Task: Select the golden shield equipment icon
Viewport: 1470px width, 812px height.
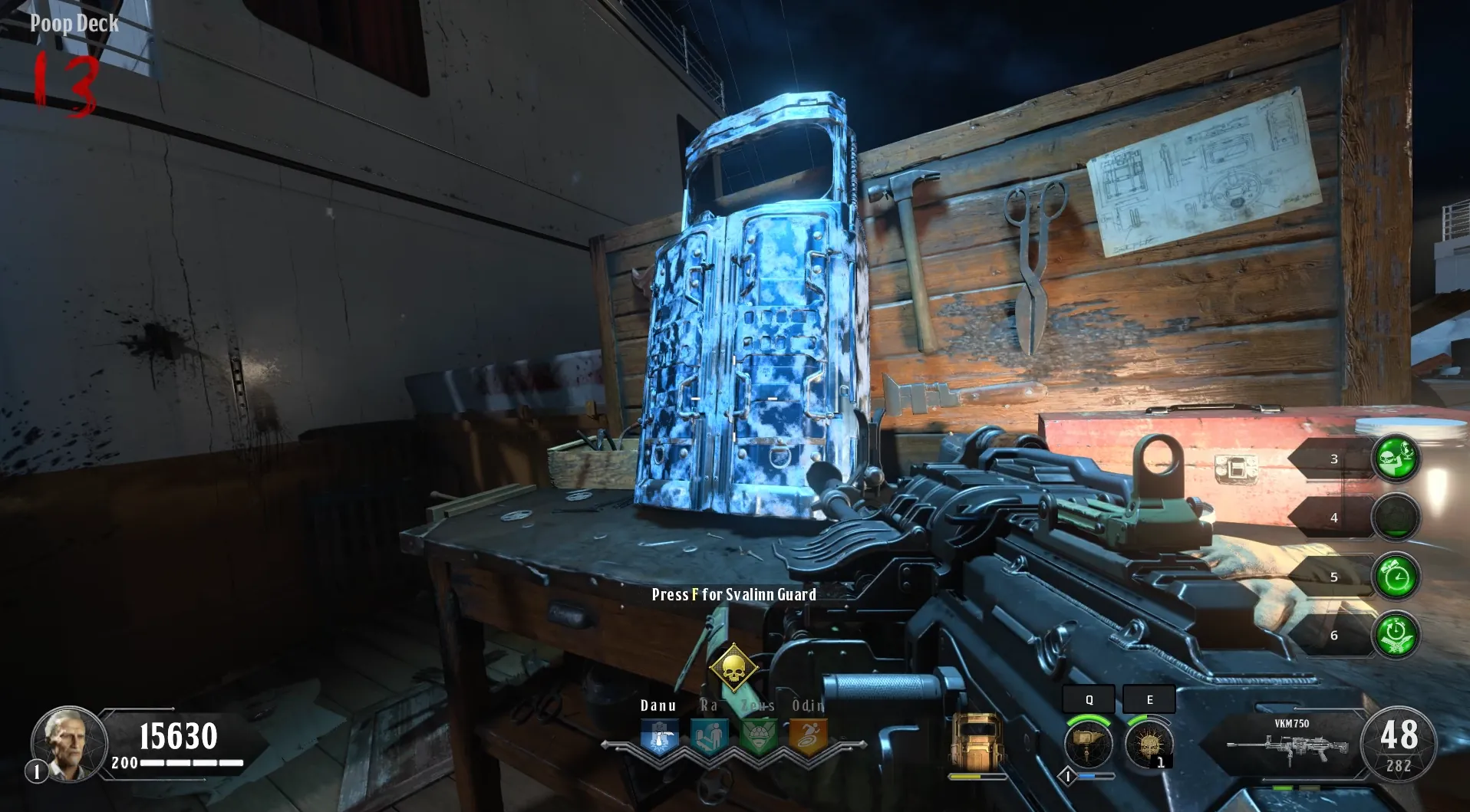Action: [x=977, y=742]
